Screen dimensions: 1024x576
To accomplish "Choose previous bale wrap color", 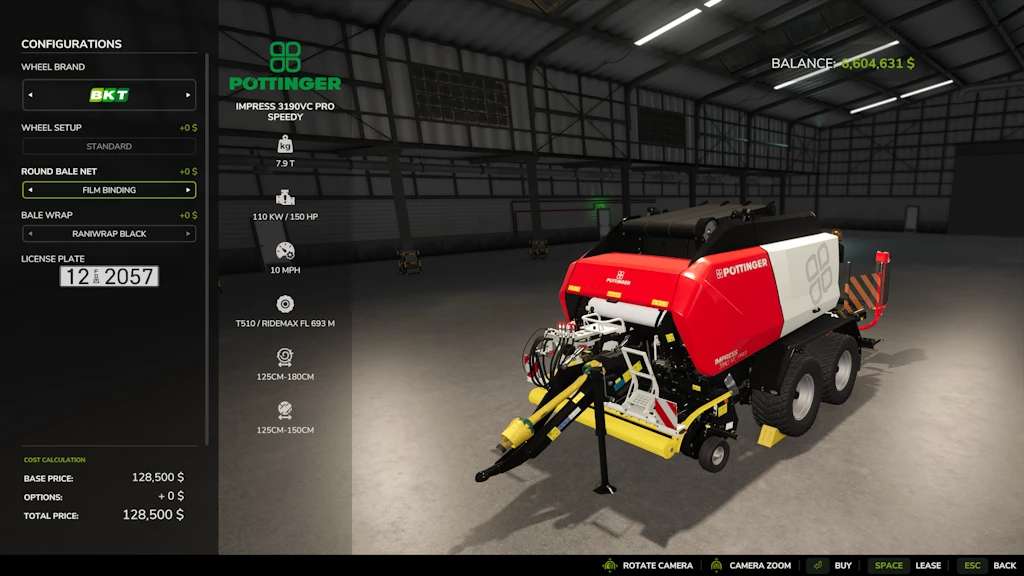I will pyautogui.click(x=30, y=234).
